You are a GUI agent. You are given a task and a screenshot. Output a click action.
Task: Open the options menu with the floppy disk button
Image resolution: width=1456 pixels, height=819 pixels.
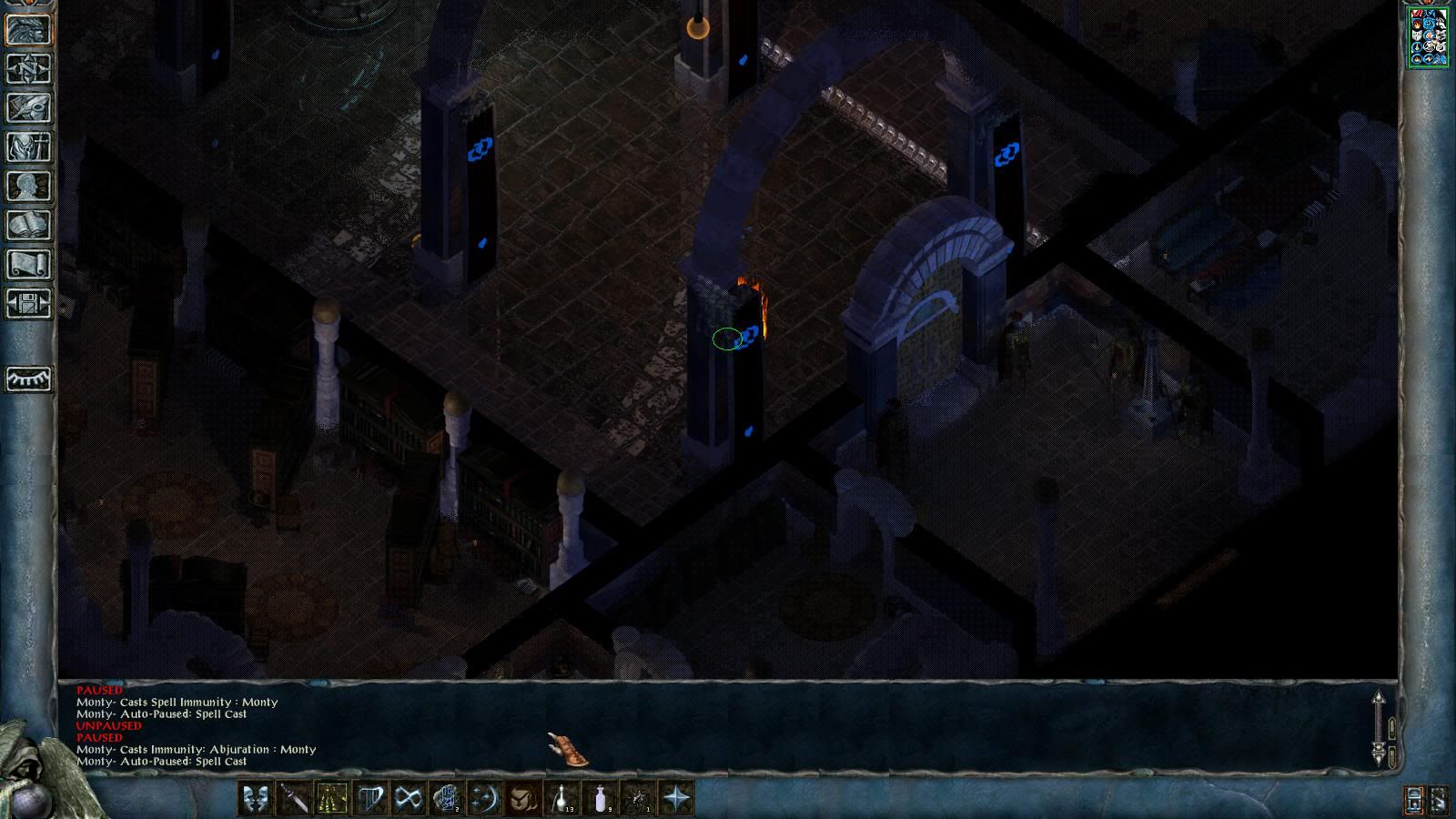click(x=28, y=303)
